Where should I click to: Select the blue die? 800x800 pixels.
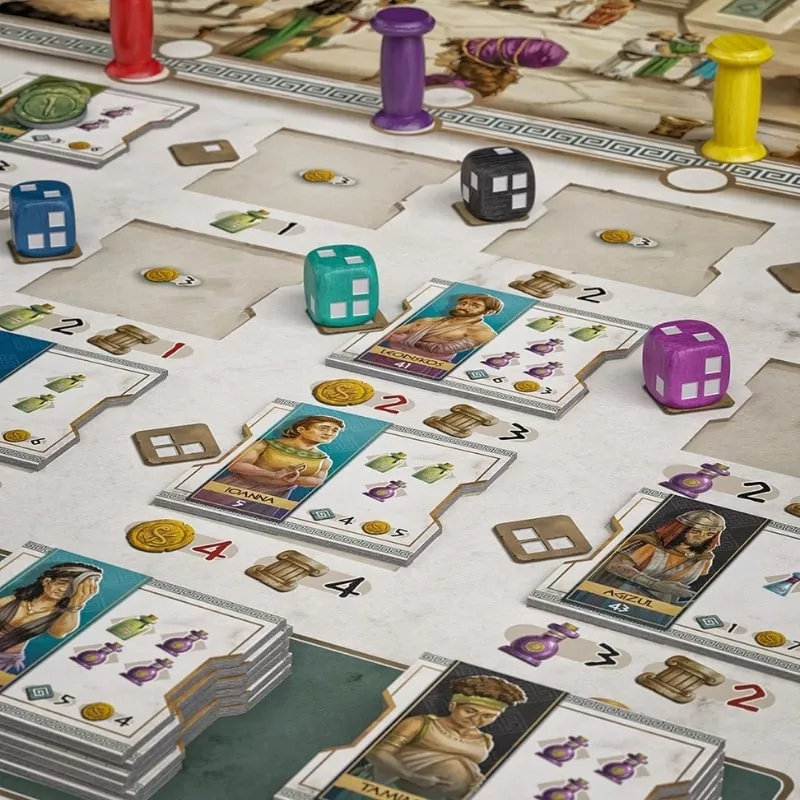click(x=42, y=218)
